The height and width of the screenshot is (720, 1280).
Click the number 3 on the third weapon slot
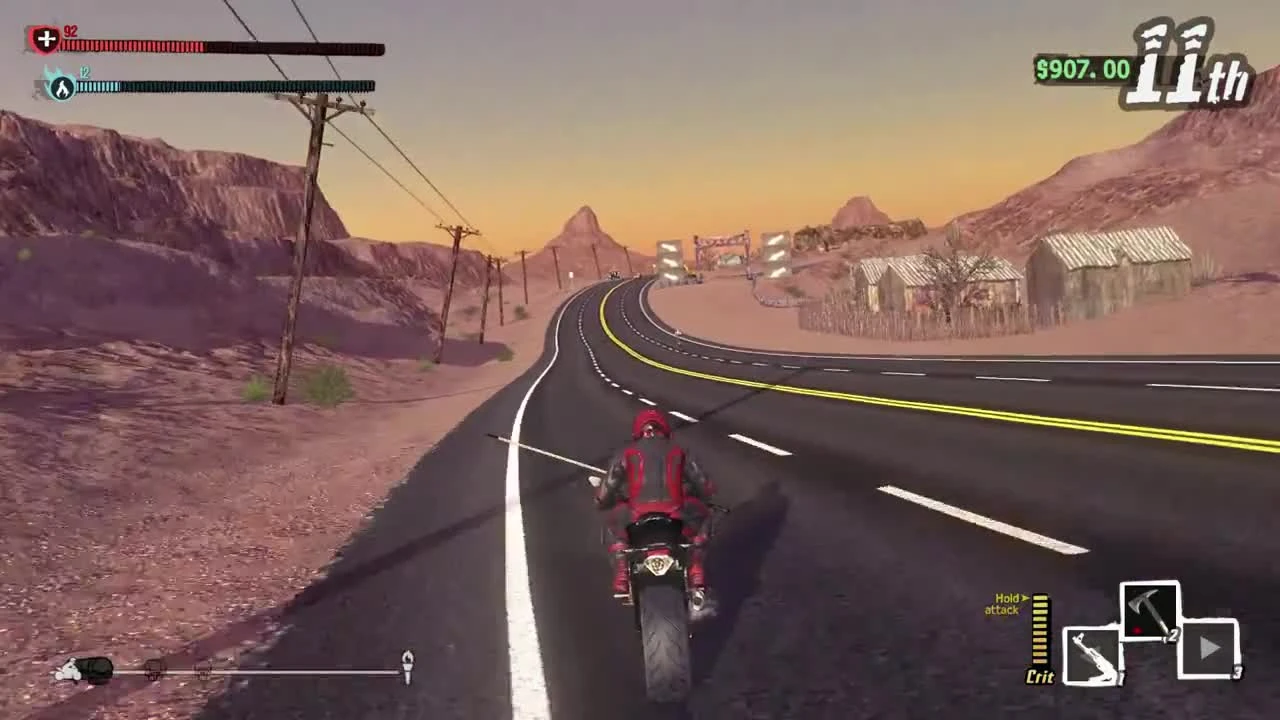point(1240,670)
